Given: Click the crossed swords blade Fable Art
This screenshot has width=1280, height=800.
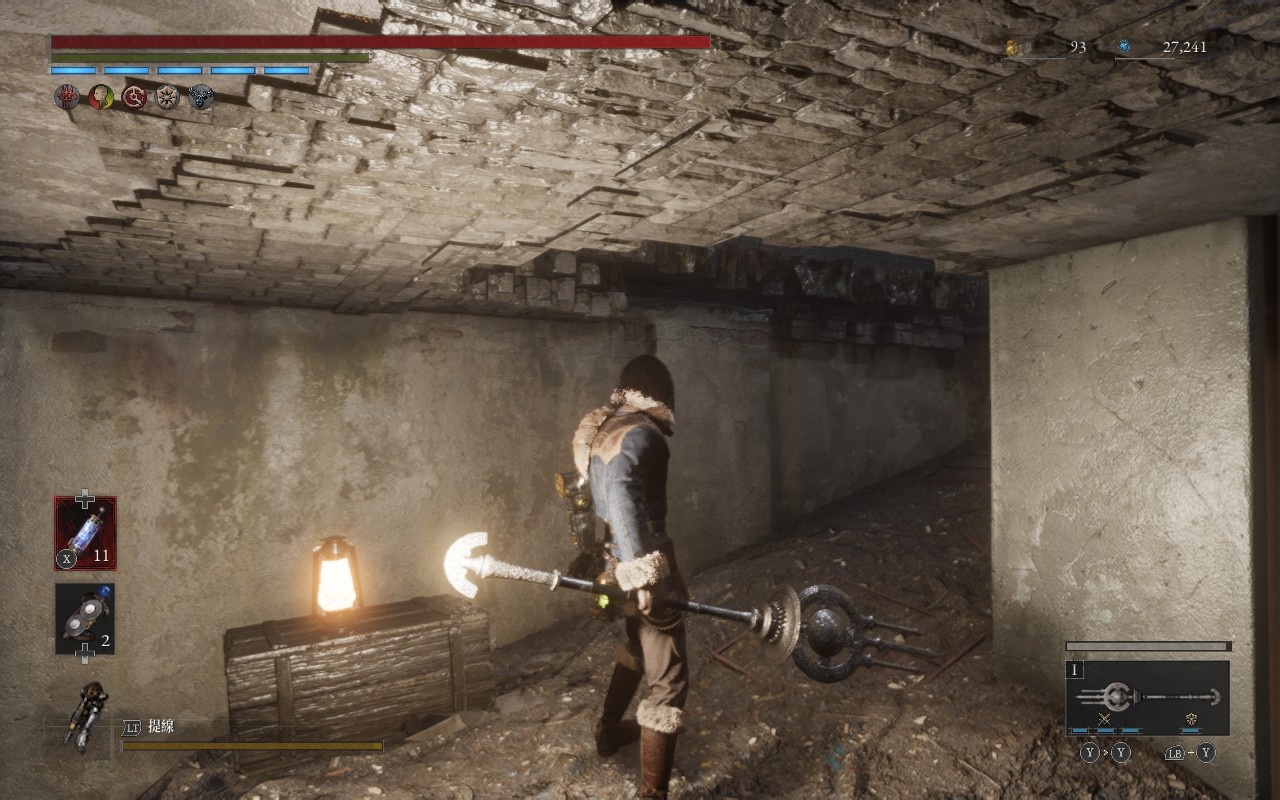Looking at the screenshot, I should click(1104, 720).
